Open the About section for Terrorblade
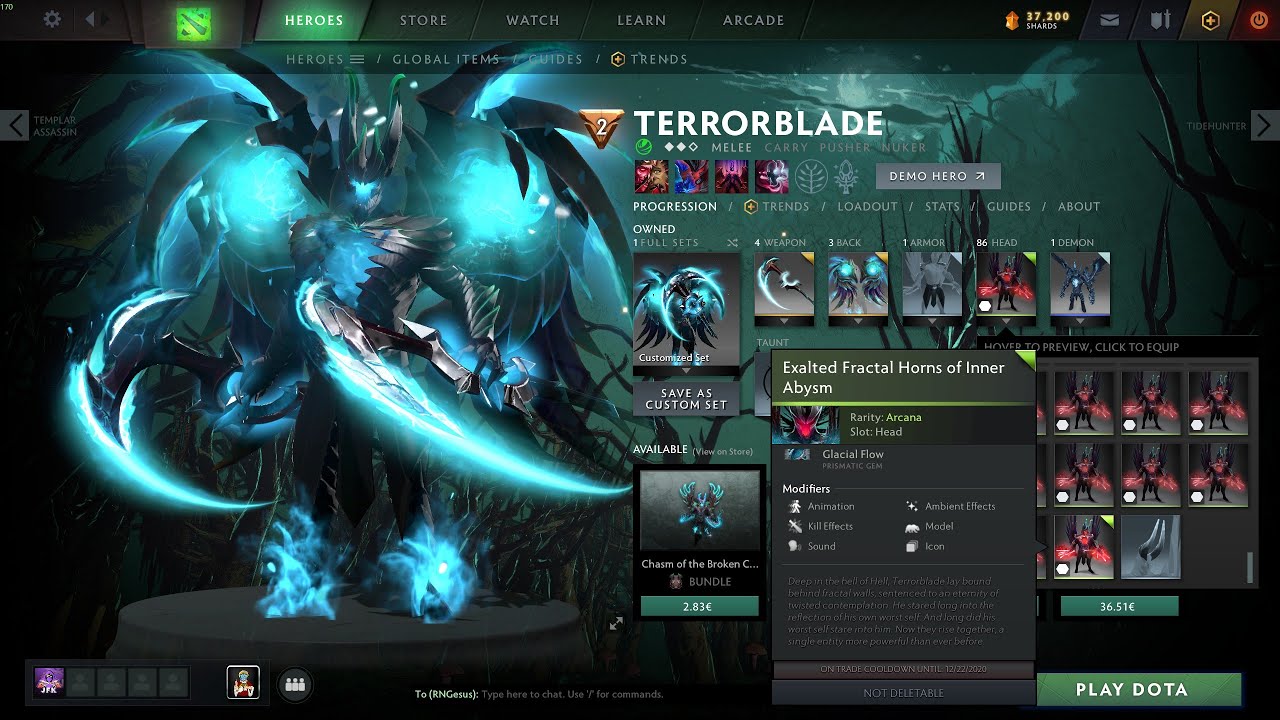The width and height of the screenshot is (1280, 720). click(x=1078, y=207)
